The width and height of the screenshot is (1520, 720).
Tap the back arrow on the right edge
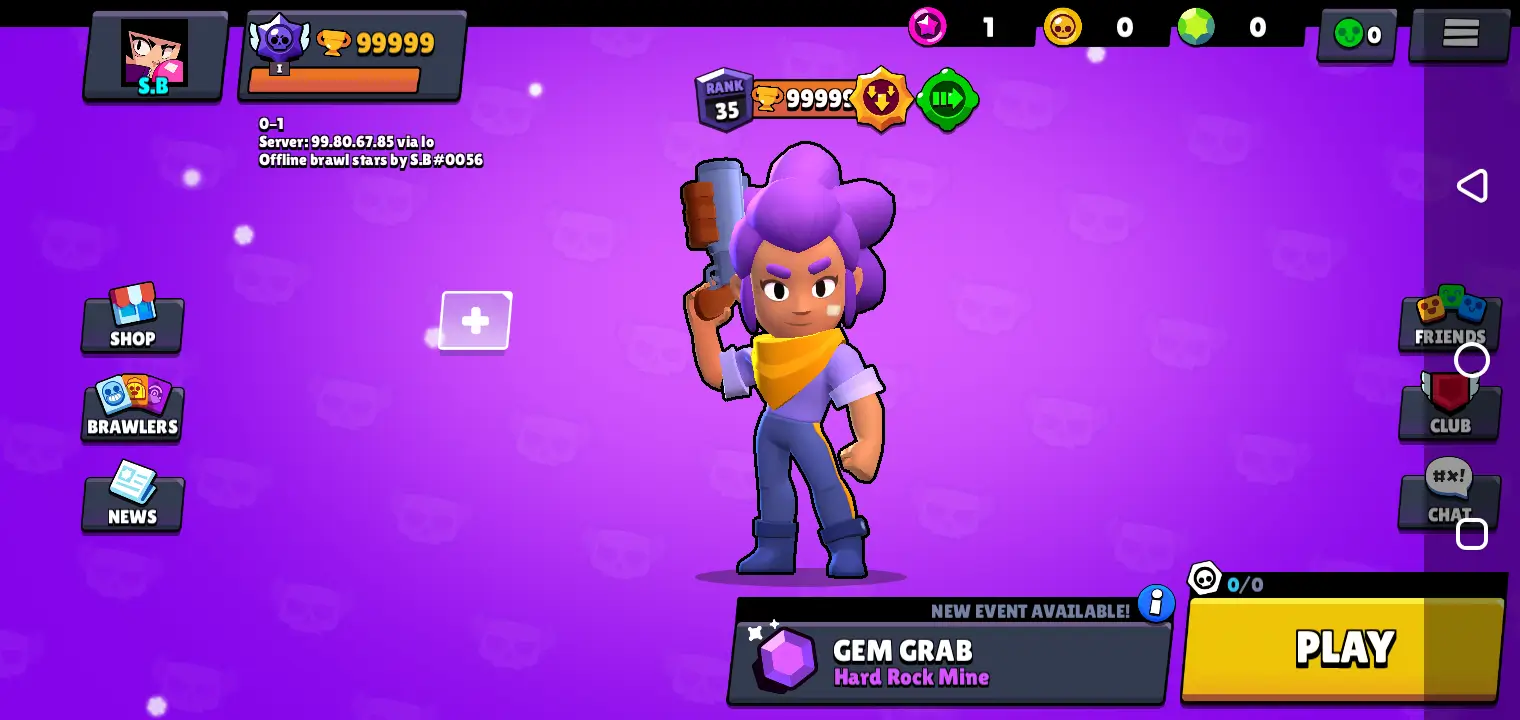pyautogui.click(x=1472, y=185)
